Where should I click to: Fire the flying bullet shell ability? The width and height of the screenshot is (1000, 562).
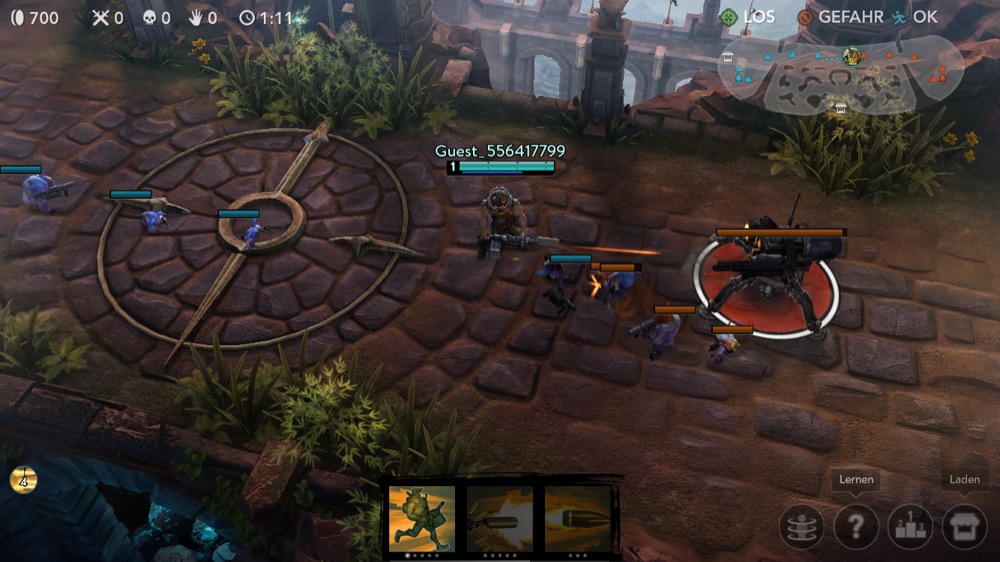pyautogui.click(x=578, y=518)
